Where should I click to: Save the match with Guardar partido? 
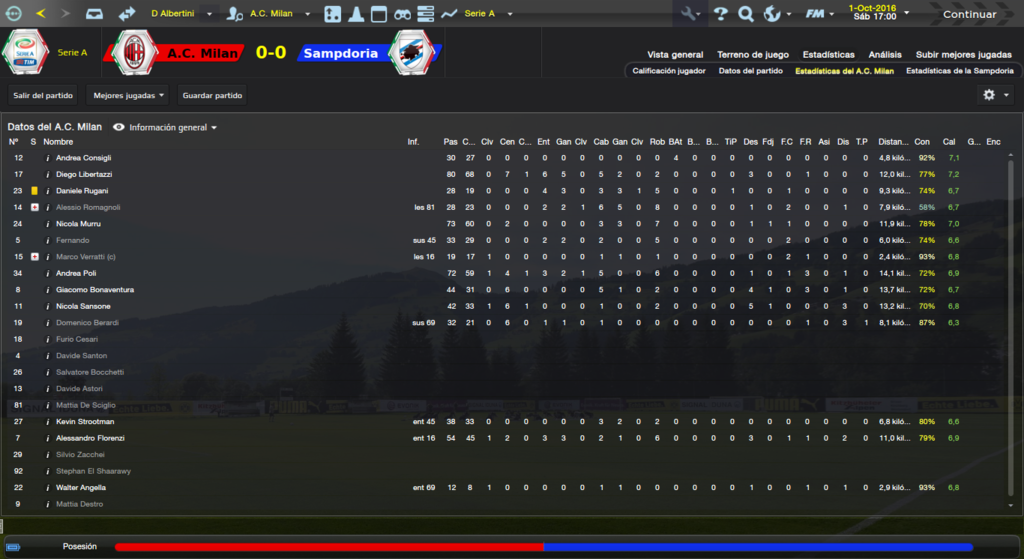pos(212,96)
